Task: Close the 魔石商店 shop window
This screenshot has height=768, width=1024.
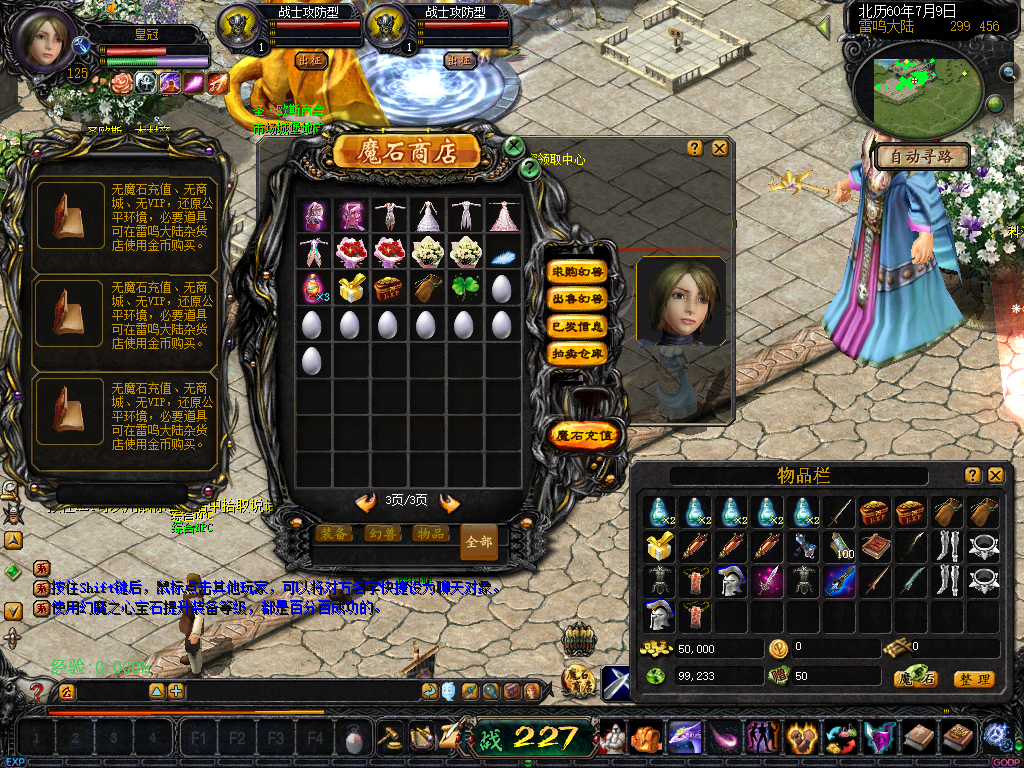Action: click(719, 148)
